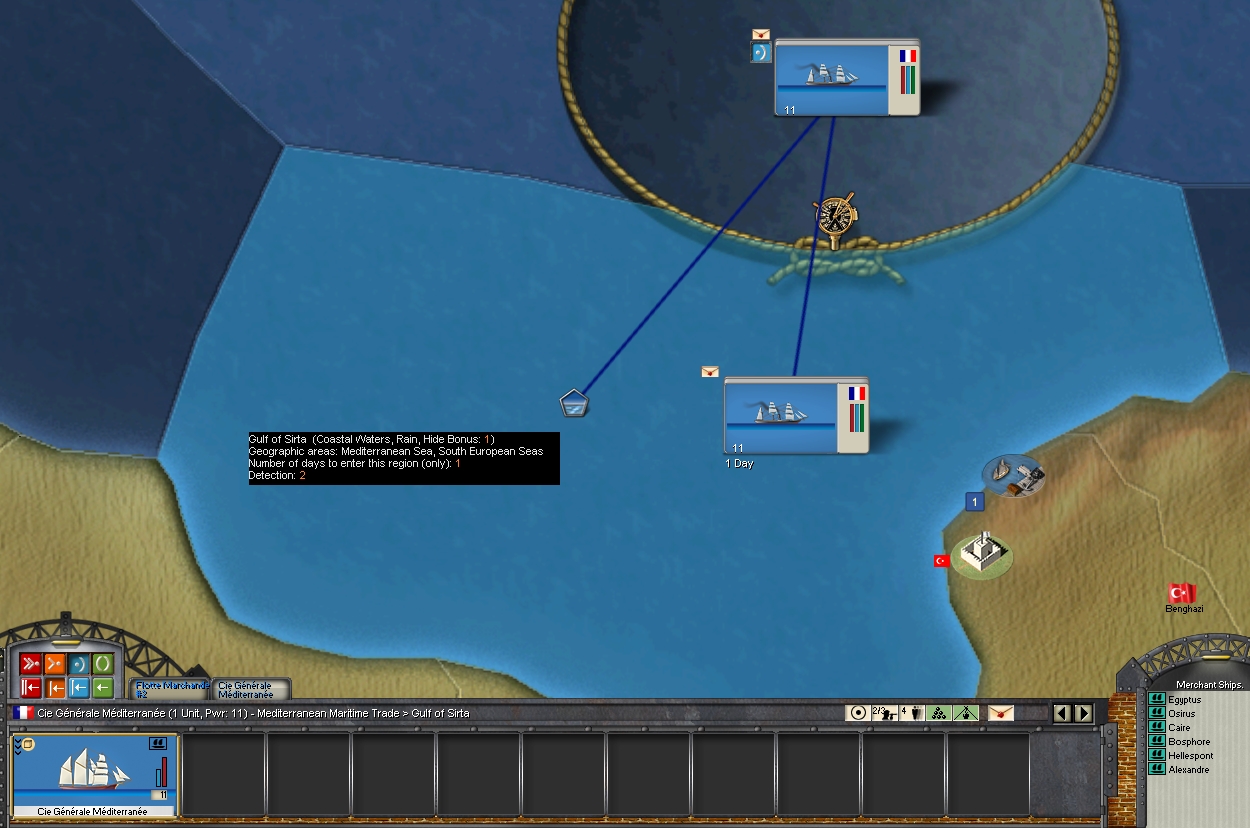This screenshot has width=1250, height=828.
Task: Pick the green parentheses posture button
Action: point(103,664)
